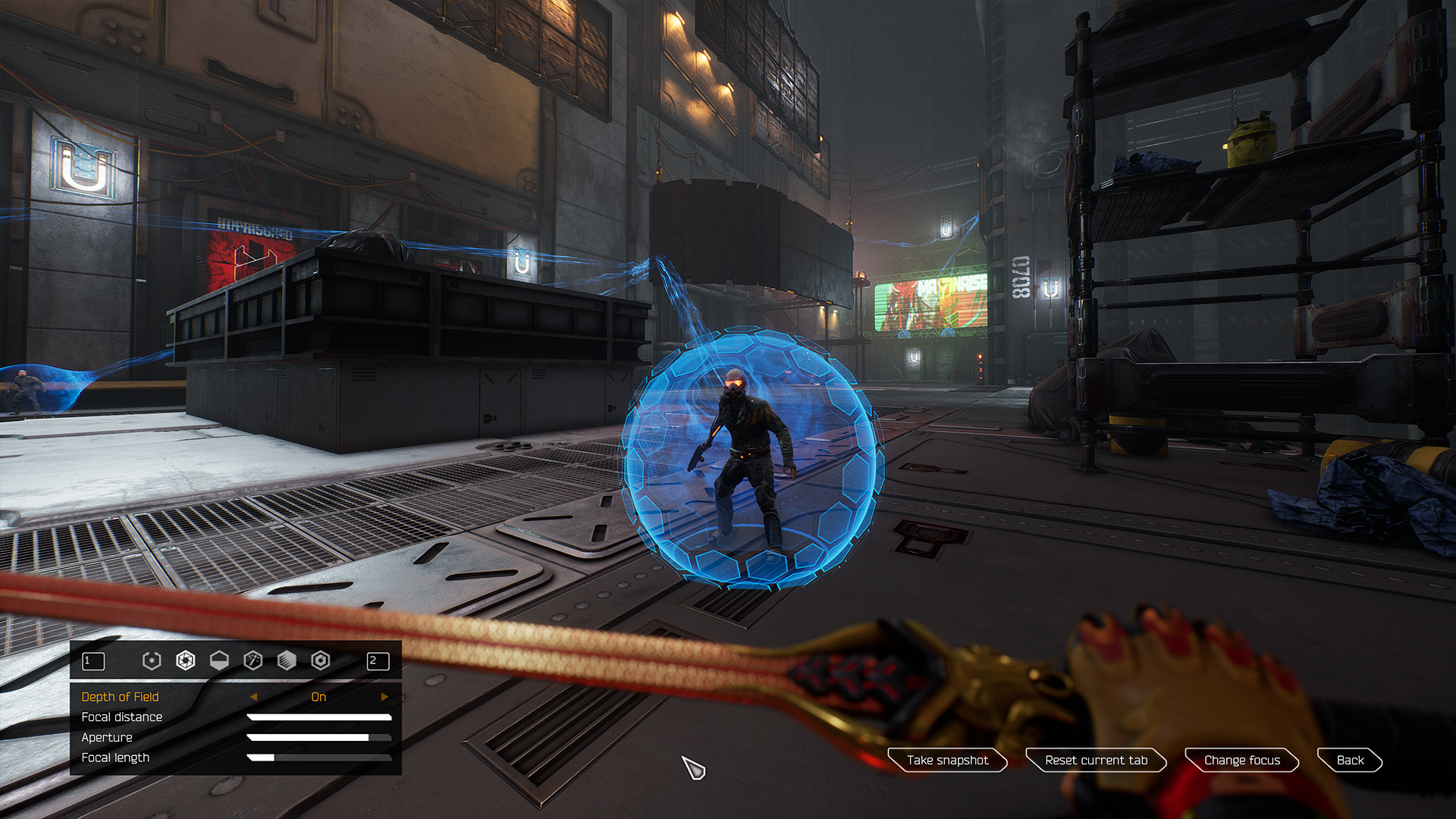Image resolution: width=1456 pixels, height=819 pixels.
Task: Change the Focal length slider
Action: pyautogui.click(x=319, y=758)
